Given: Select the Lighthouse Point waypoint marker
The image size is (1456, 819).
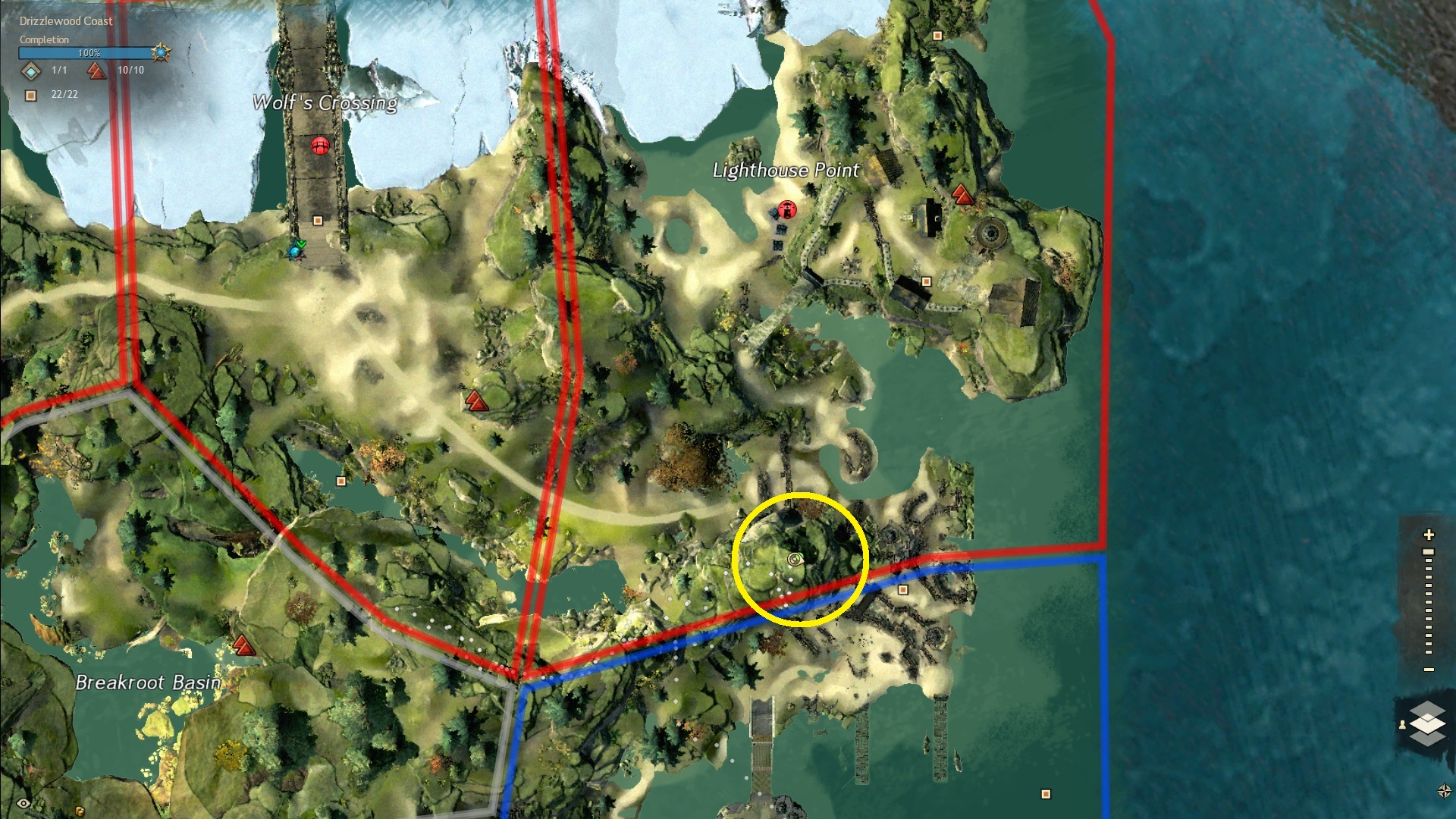Looking at the screenshot, I should click(787, 209).
